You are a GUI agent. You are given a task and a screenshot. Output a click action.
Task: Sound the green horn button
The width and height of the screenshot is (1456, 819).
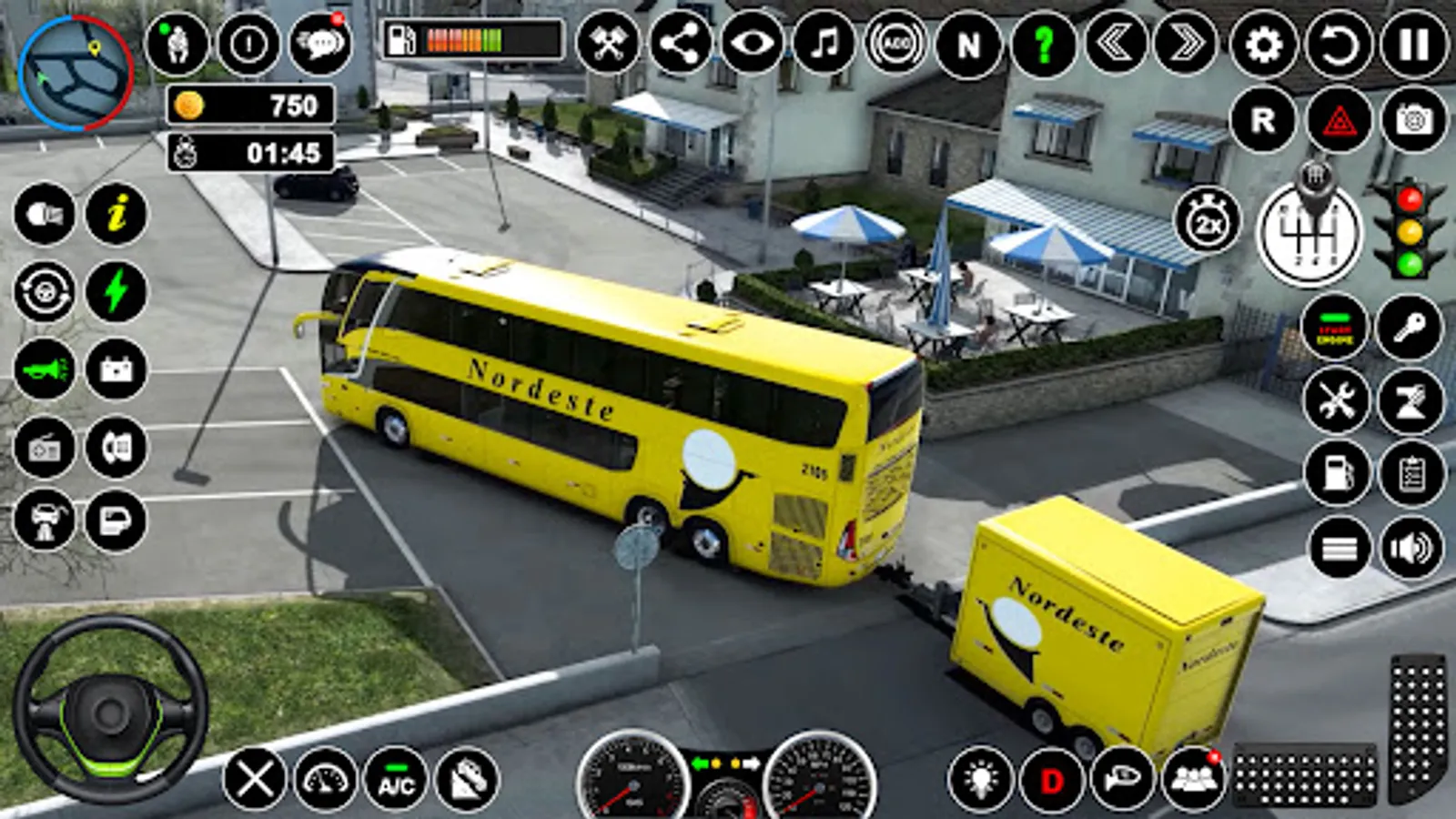(x=45, y=369)
